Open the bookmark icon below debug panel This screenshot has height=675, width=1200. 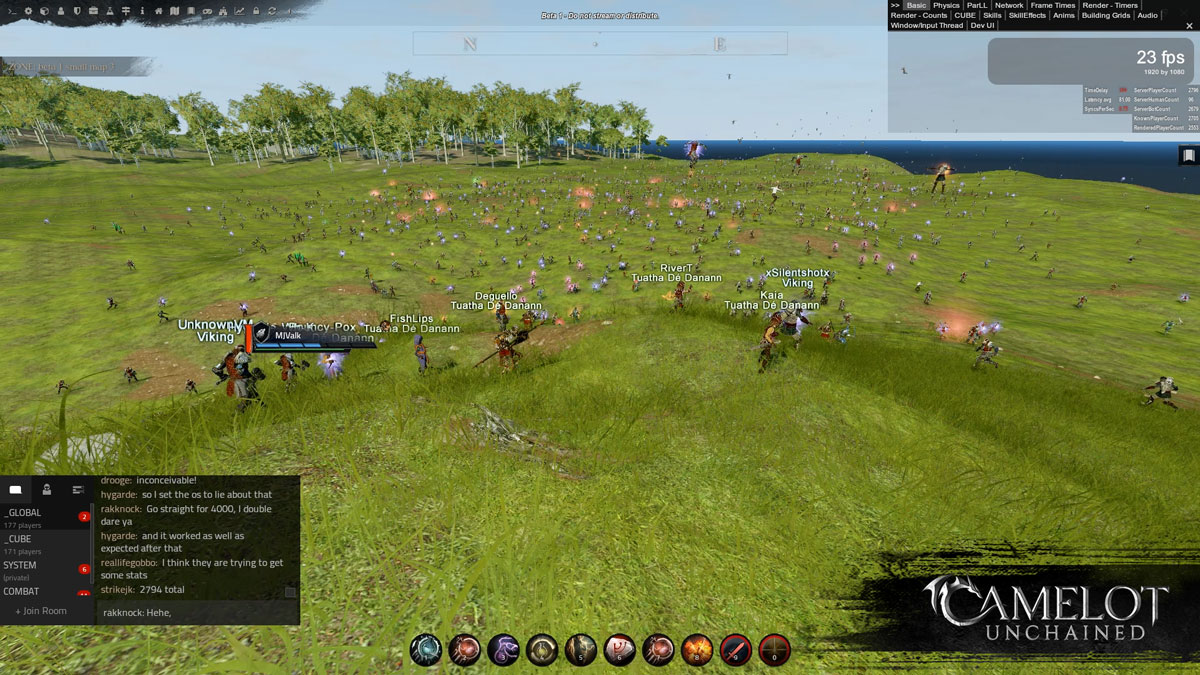point(1188,156)
